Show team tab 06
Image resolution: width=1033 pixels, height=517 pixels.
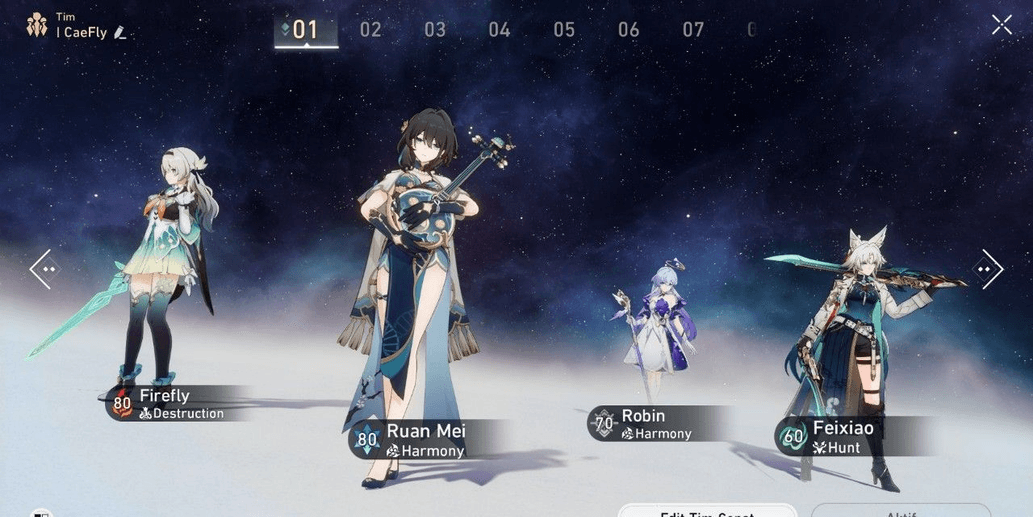point(628,30)
